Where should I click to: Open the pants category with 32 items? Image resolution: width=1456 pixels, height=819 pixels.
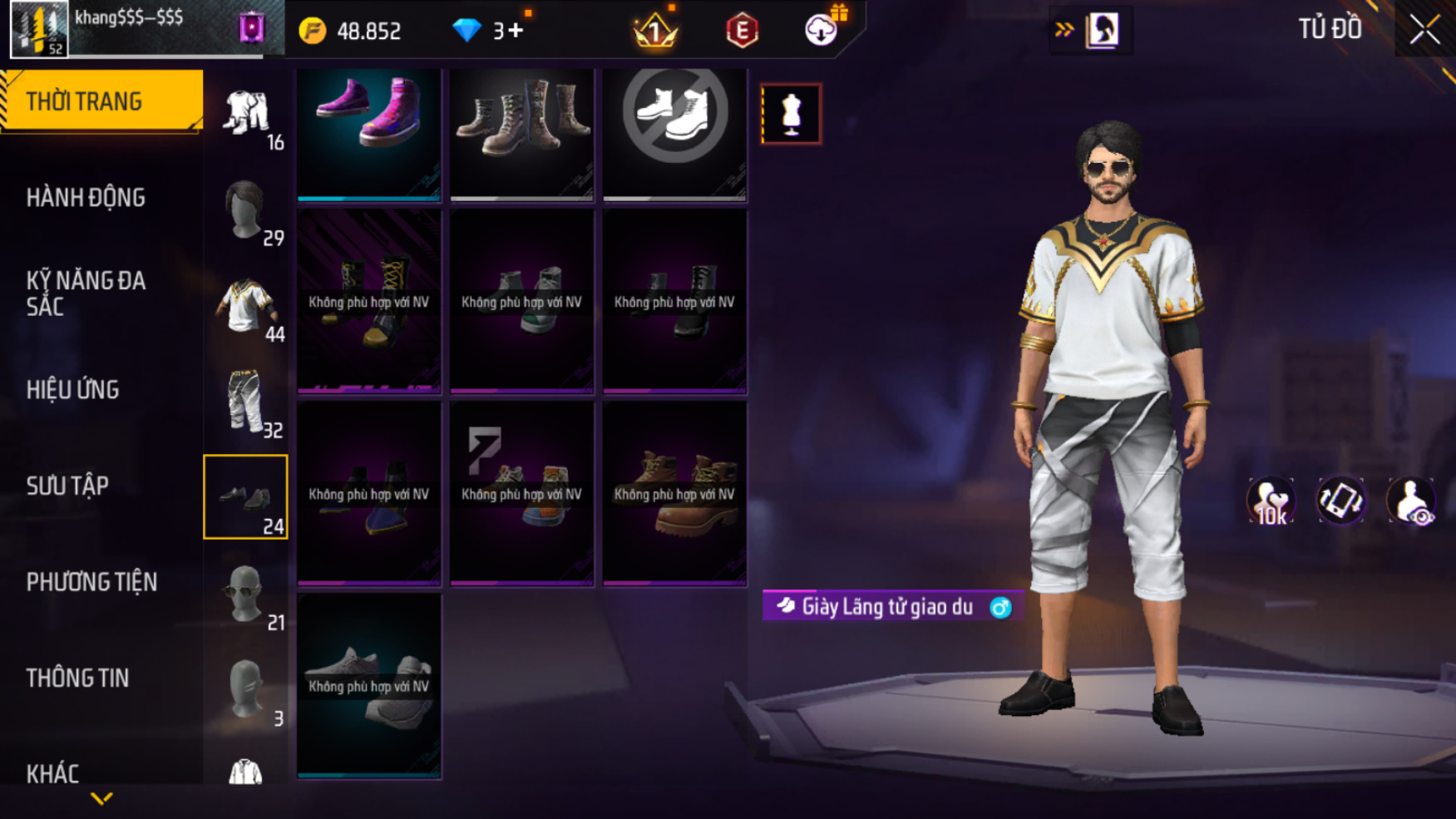coord(246,402)
